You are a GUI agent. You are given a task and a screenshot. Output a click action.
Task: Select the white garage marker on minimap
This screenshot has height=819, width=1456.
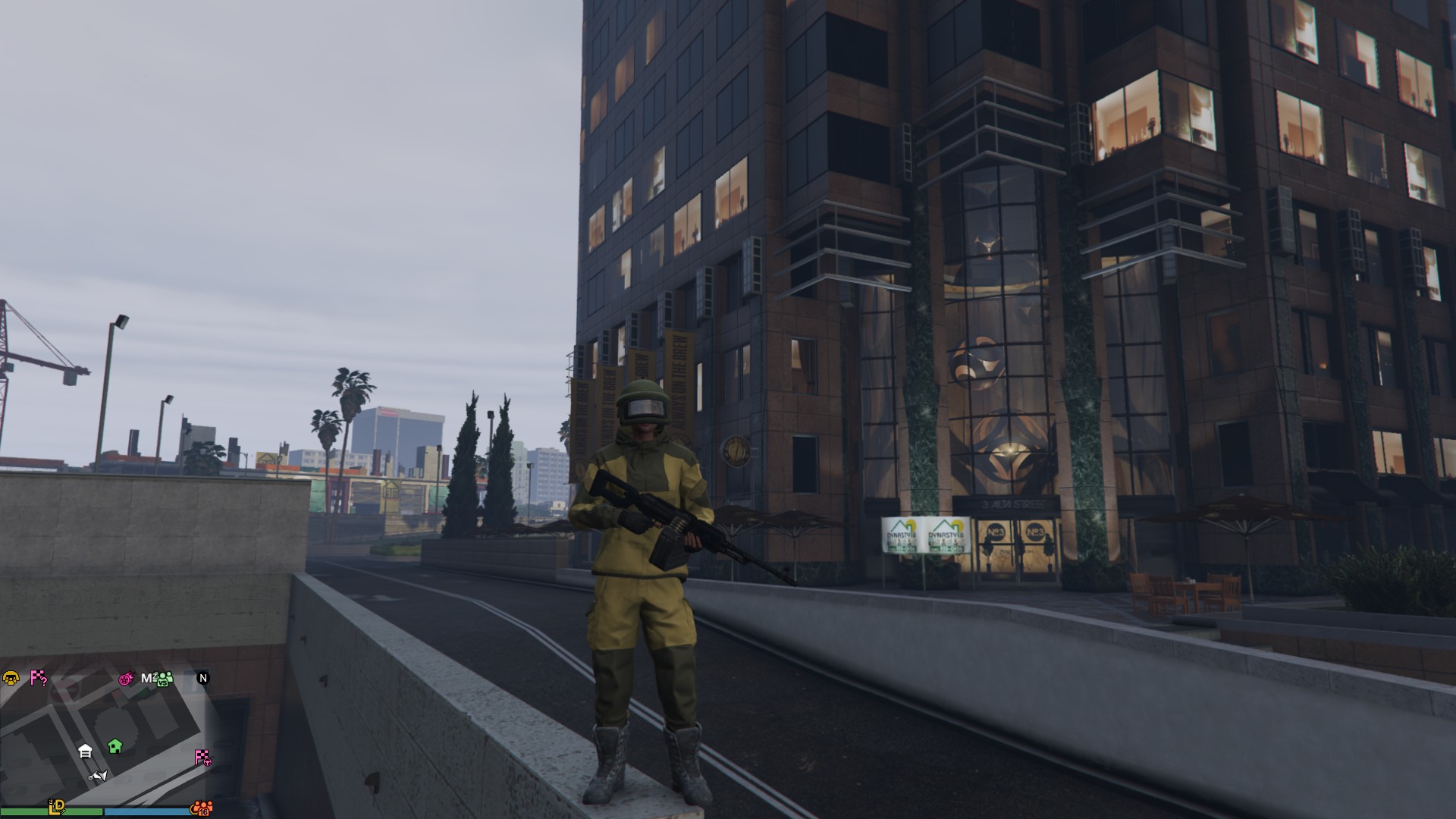pyautogui.click(x=85, y=752)
